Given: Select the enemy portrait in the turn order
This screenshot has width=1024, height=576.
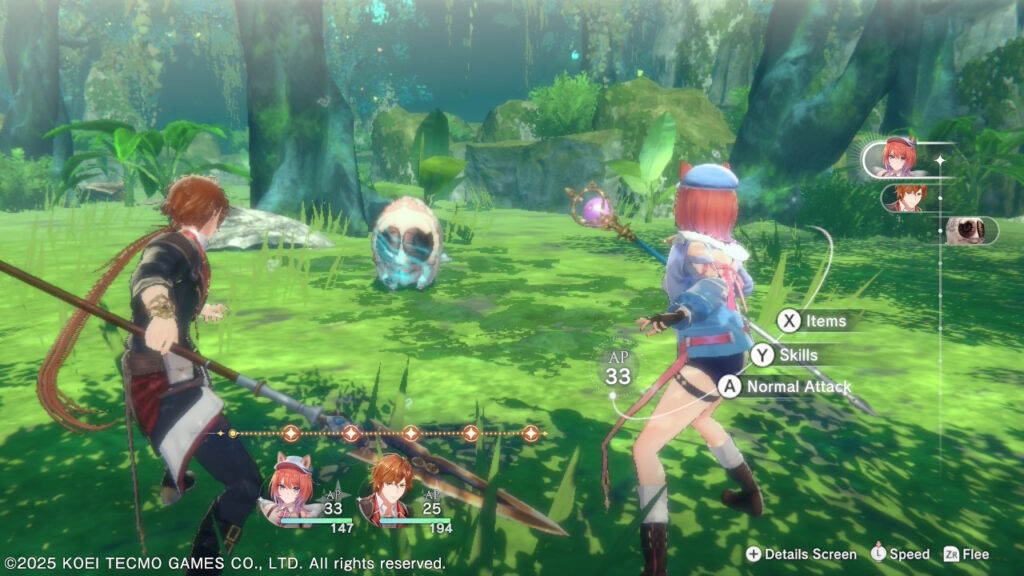Looking at the screenshot, I should (969, 230).
